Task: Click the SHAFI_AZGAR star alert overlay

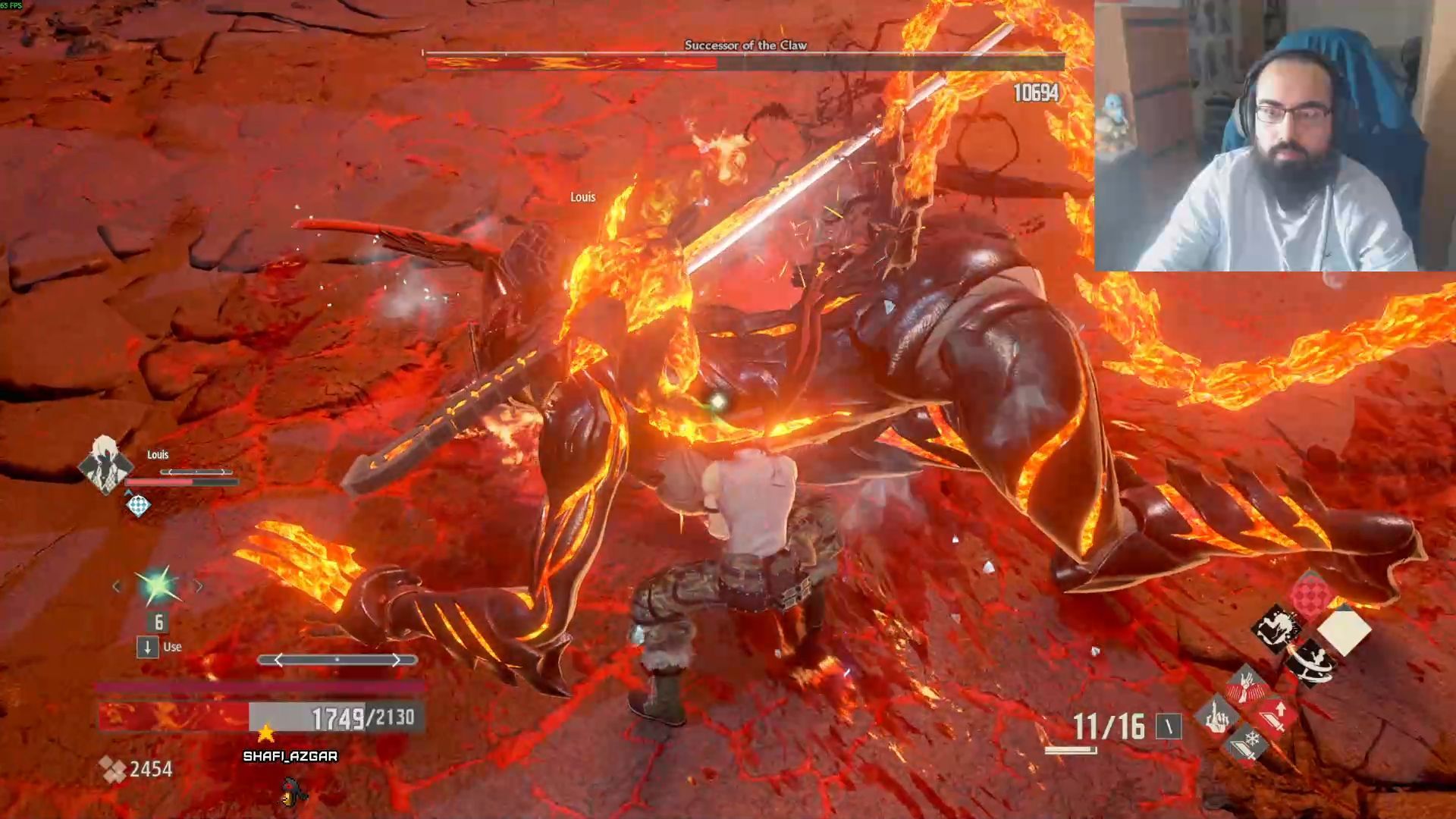Action: [289, 747]
